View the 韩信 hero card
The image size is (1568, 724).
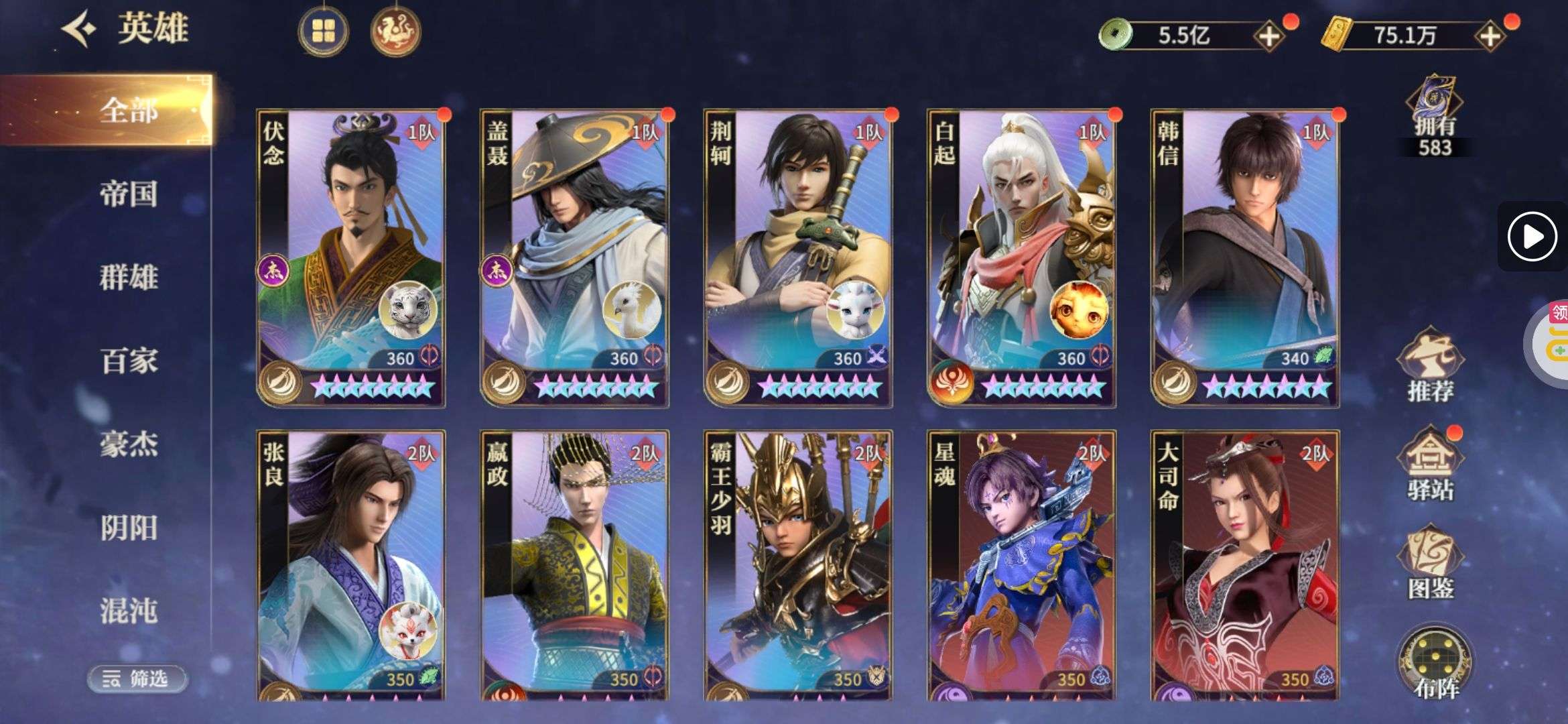(1245, 258)
